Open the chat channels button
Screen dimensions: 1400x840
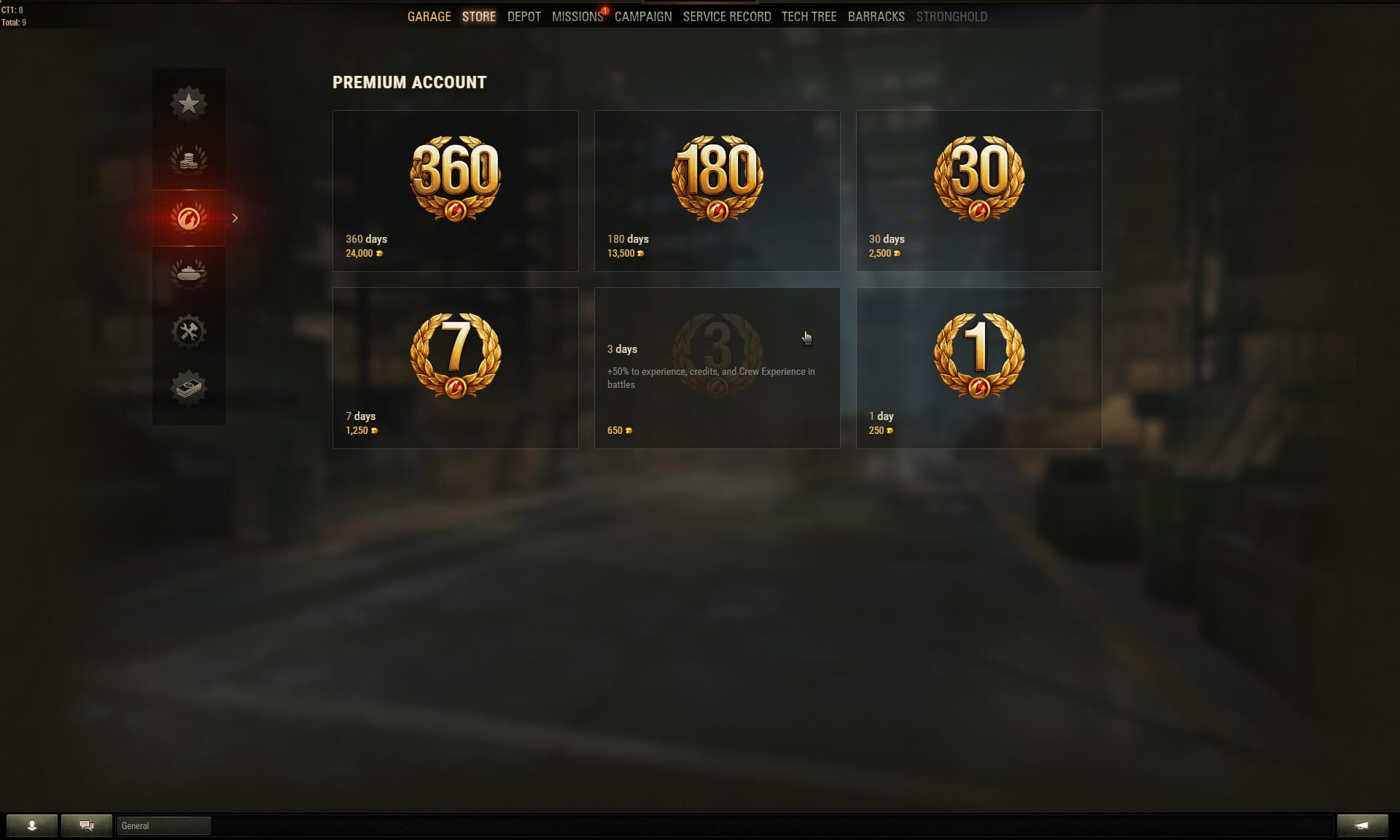point(87,825)
